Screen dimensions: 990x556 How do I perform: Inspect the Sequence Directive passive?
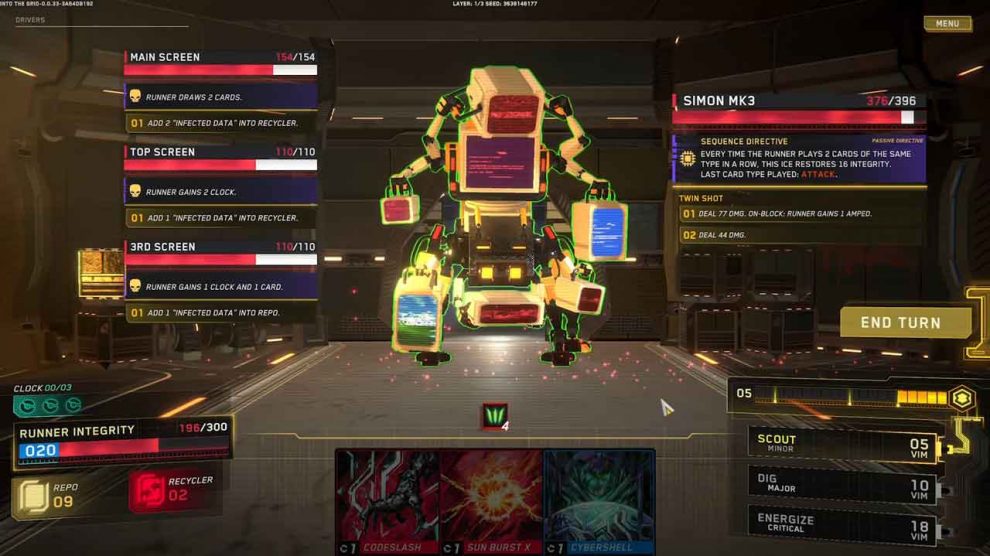(798, 158)
